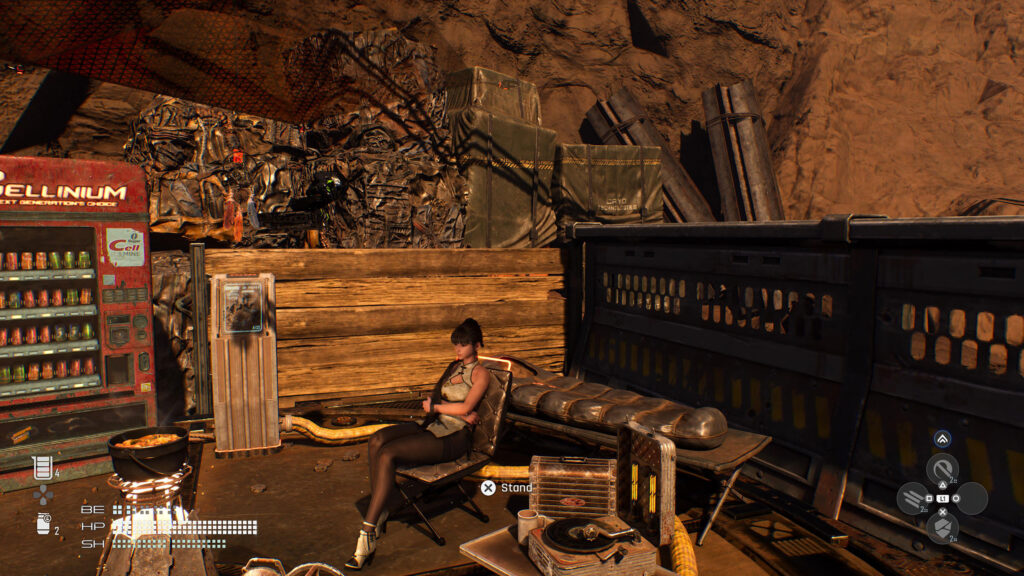Activate the shield breaker skill icon
The height and width of the screenshot is (576, 1024).
click(x=941, y=526)
